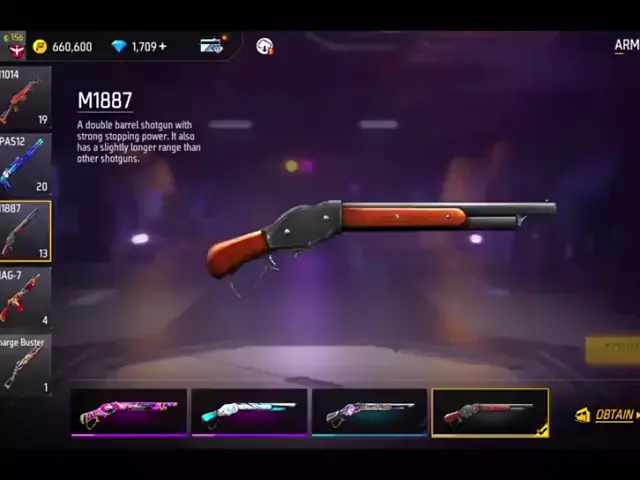
Task: Open the player profile badge
Action: 15,45
